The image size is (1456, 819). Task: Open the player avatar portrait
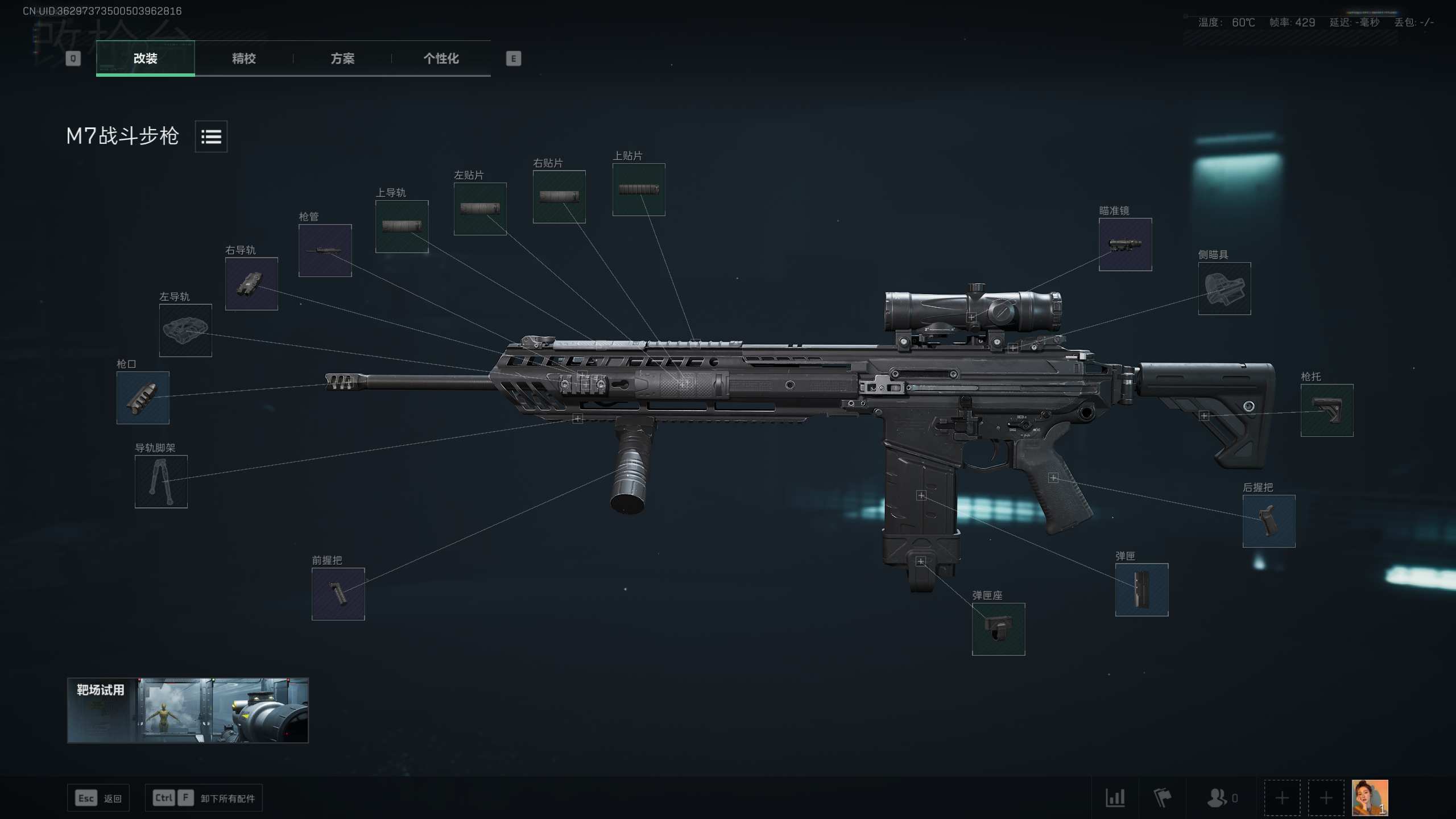(1370, 797)
